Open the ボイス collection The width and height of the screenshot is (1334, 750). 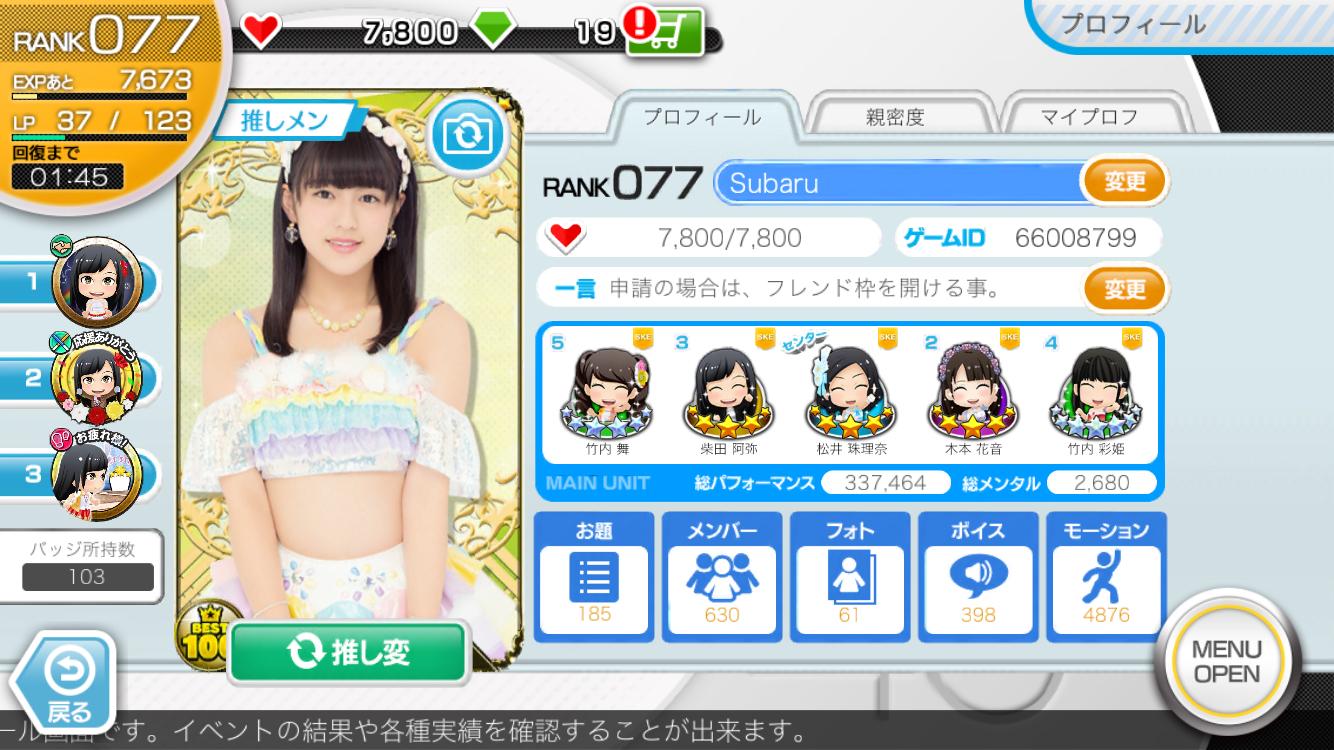tap(978, 576)
